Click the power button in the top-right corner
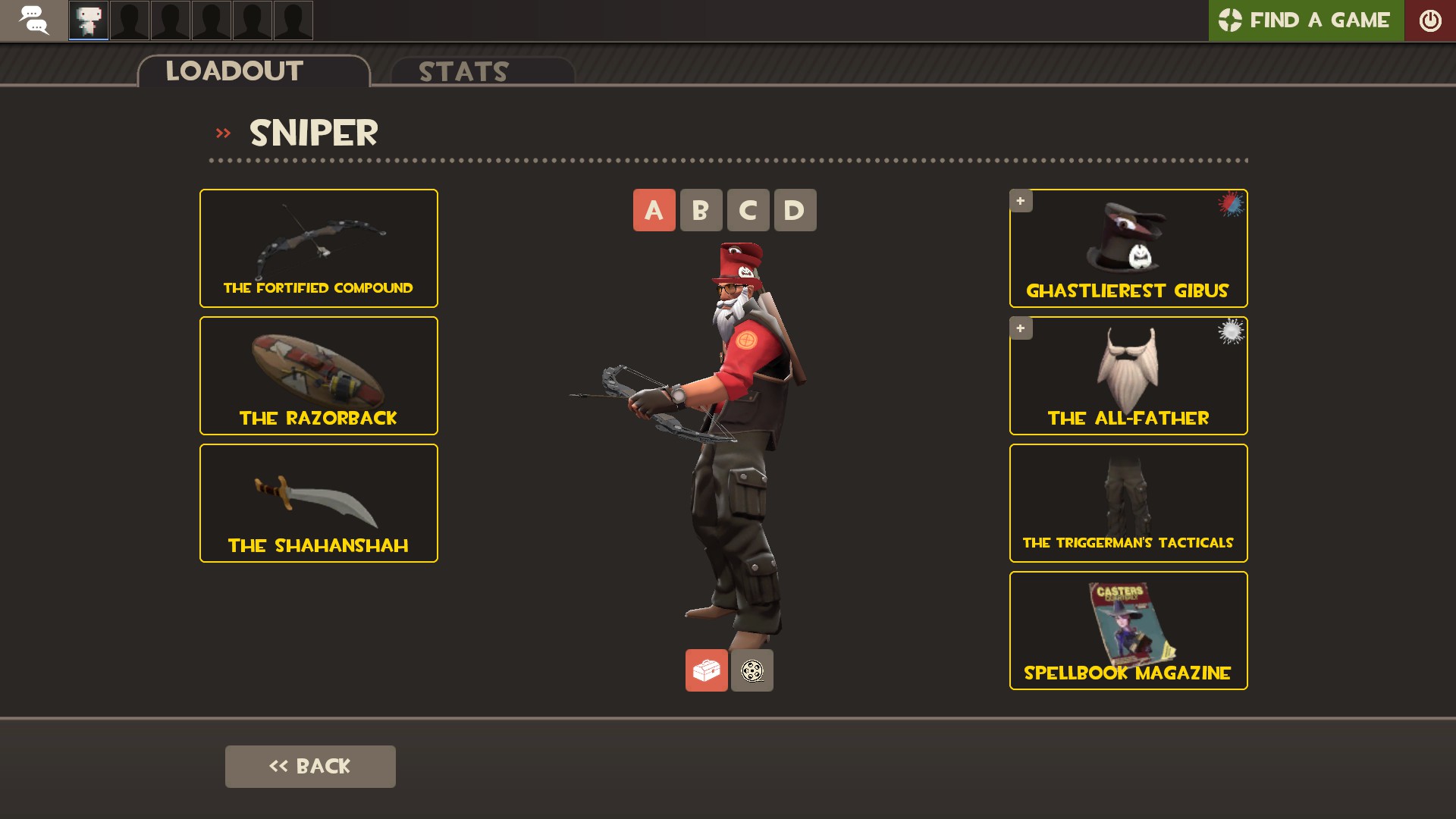This screenshot has height=819, width=1456. (x=1432, y=20)
